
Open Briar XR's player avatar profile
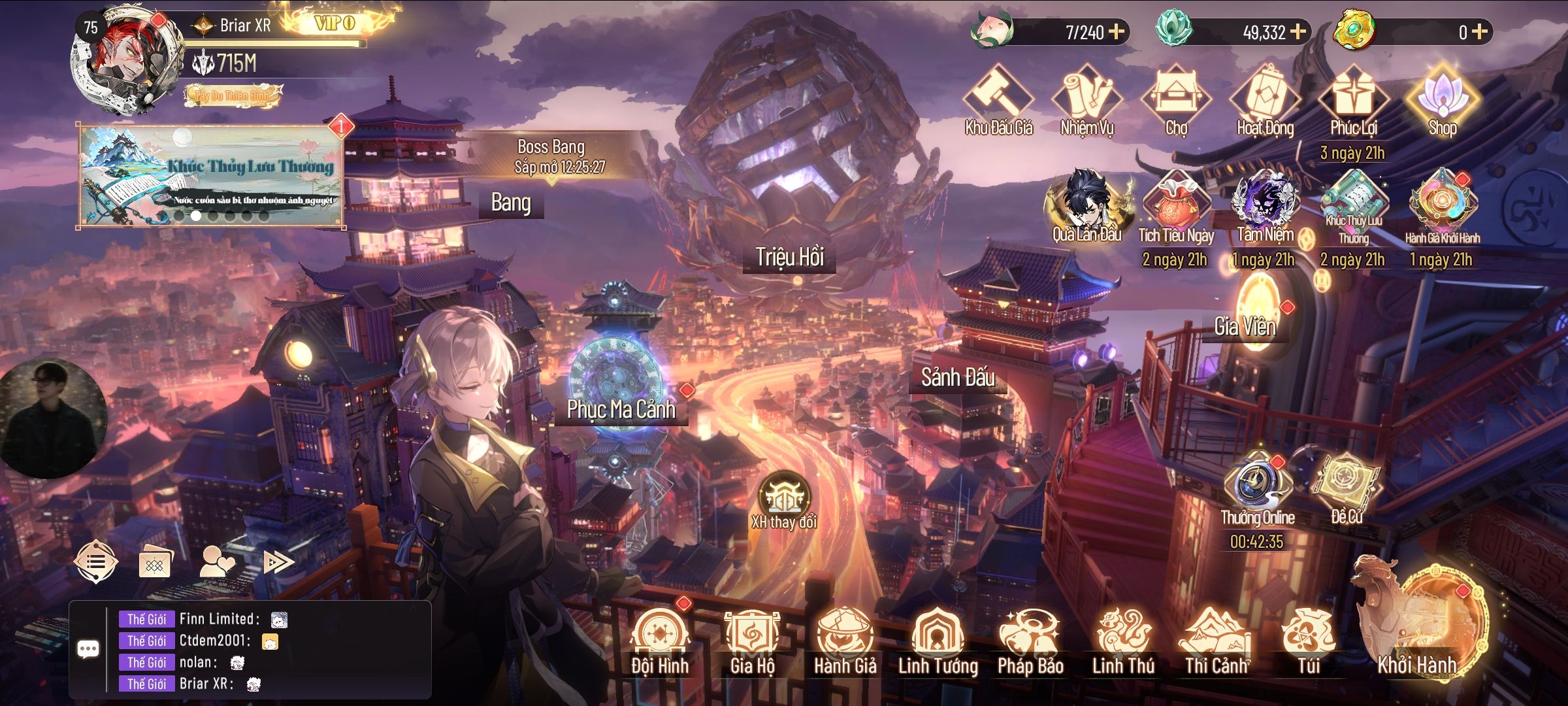point(127,62)
